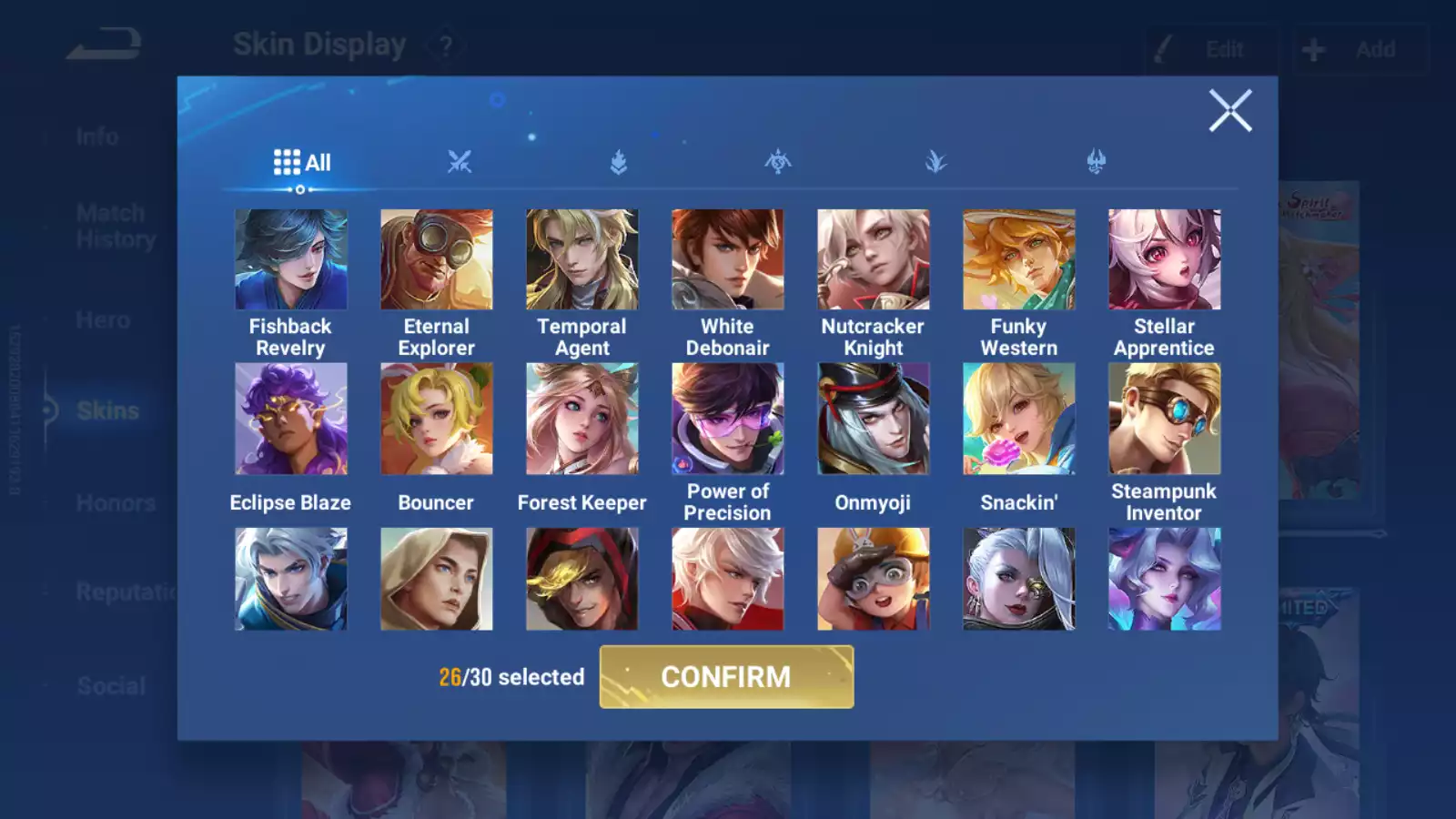
Task: Choose the Eternal Explorer skin
Action: tap(436, 260)
